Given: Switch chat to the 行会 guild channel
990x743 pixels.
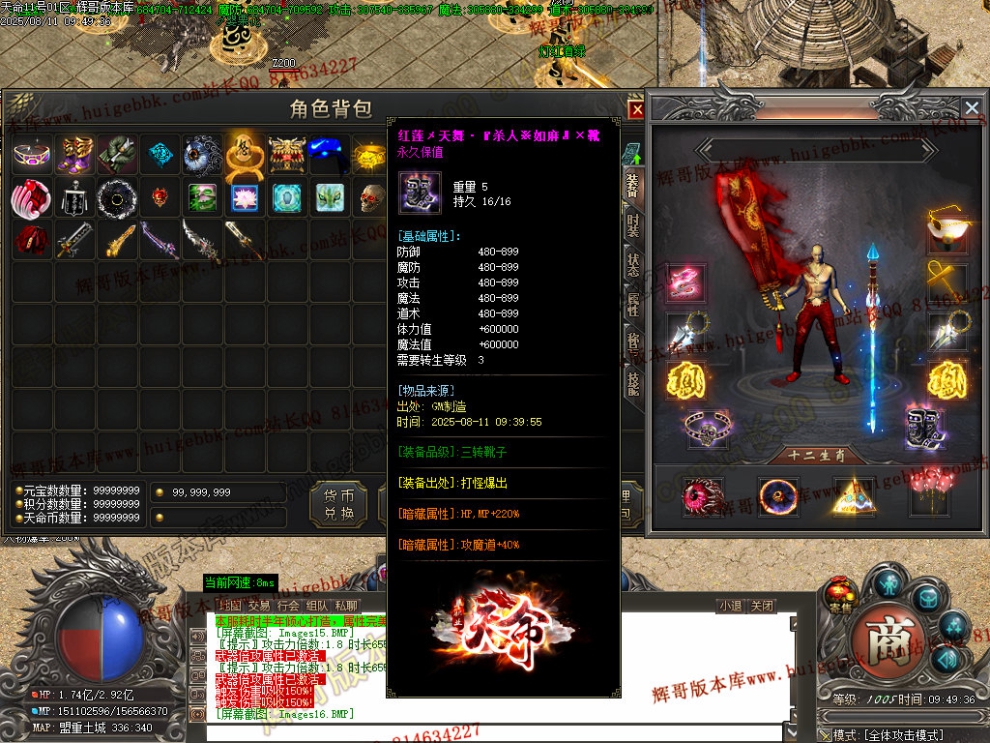Looking at the screenshot, I should click(x=288, y=605).
